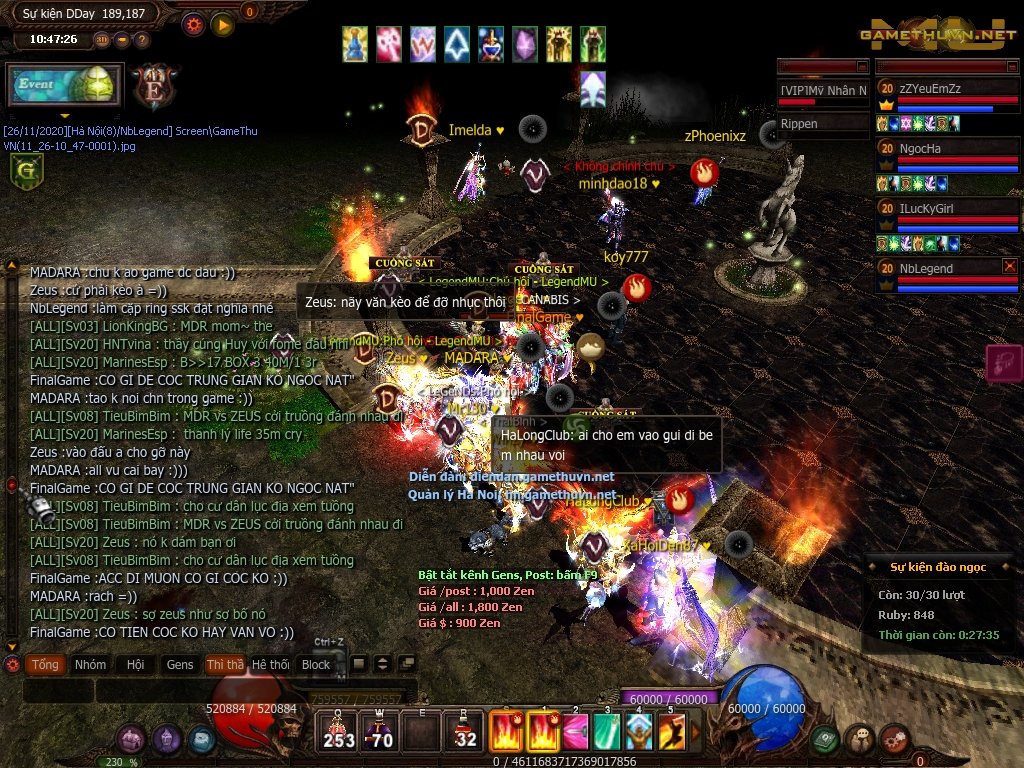Activate the green sword skill in slot 3
Screen dimensions: 1024x768
tap(607, 731)
